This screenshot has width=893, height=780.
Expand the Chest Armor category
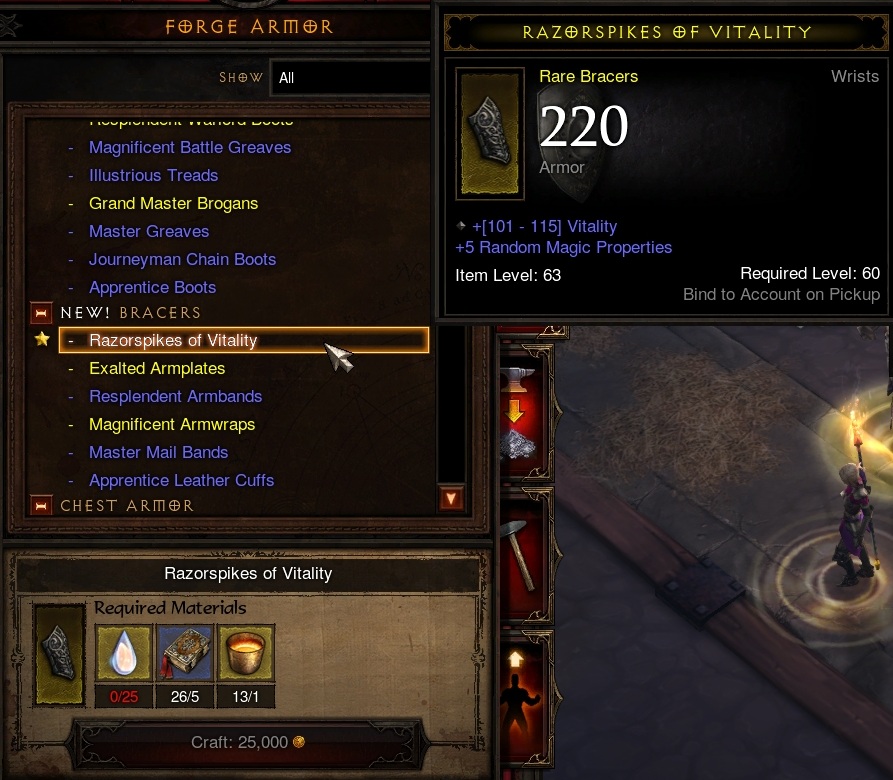point(41,506)
